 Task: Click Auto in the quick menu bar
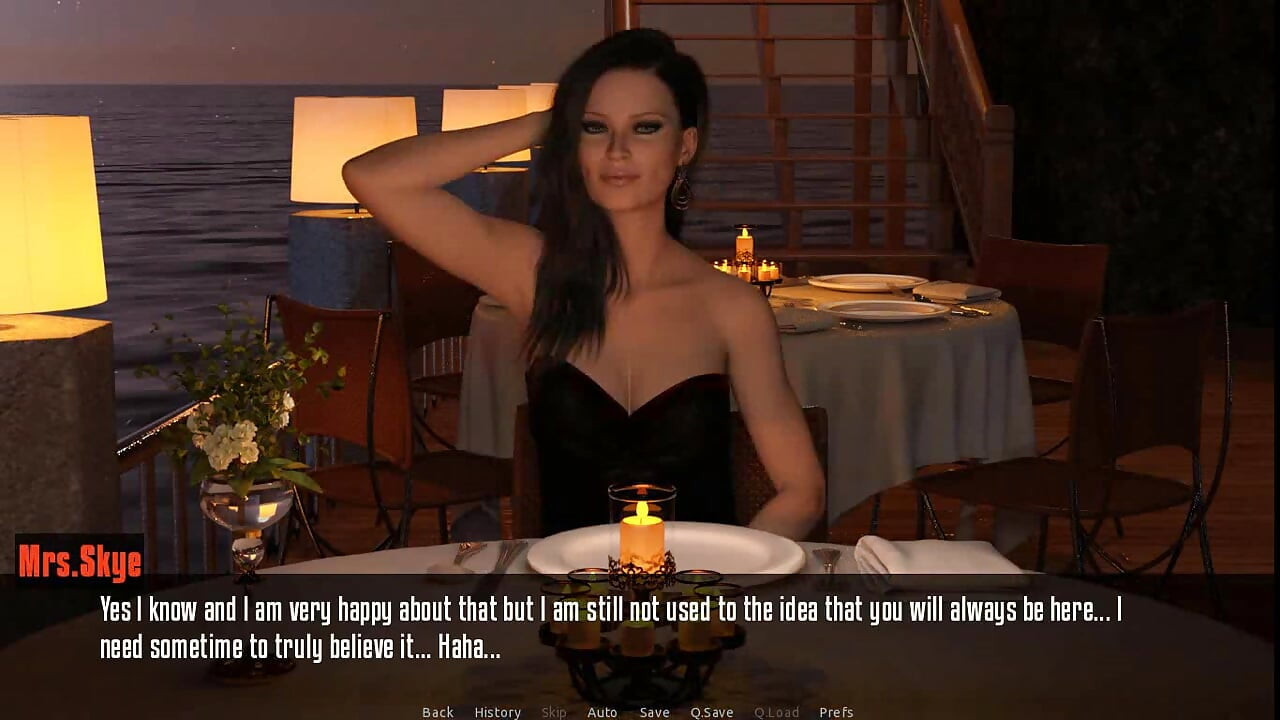(603, 712)
